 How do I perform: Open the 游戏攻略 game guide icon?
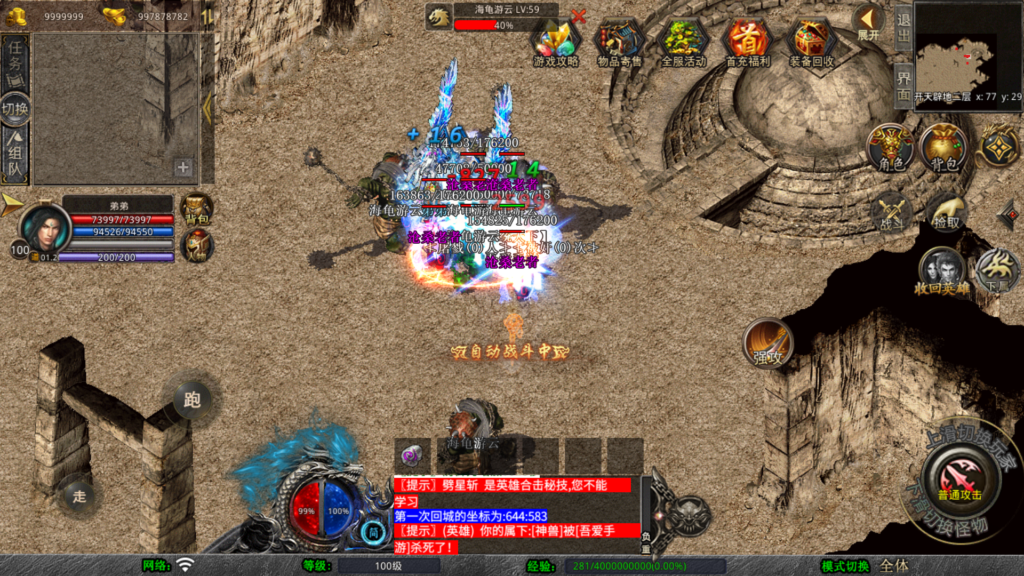[x=556, y=41]
